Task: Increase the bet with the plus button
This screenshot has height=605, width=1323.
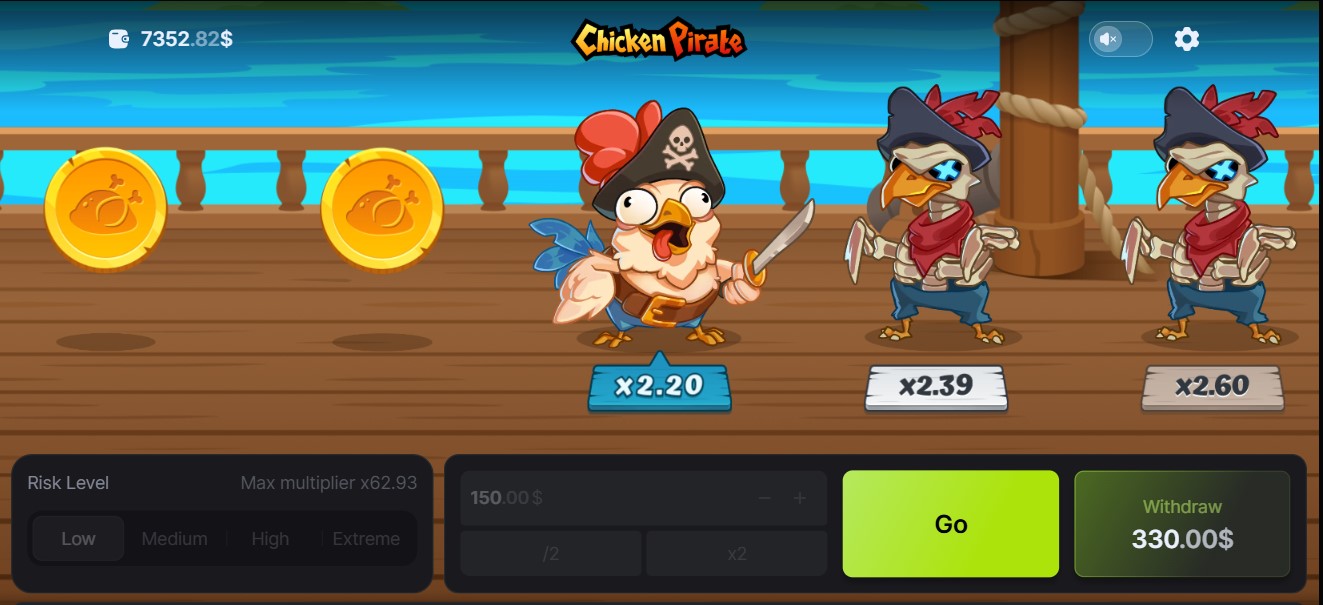Action: pyautogui.click(x=800, y=498)
